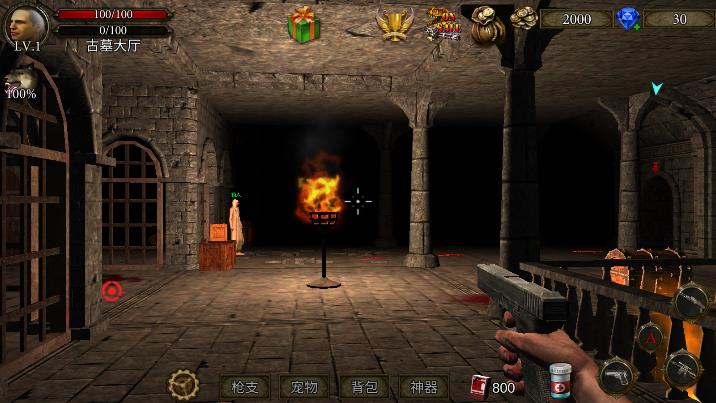
Task: Use the medkit health bottle
Action: pos(560,381)
